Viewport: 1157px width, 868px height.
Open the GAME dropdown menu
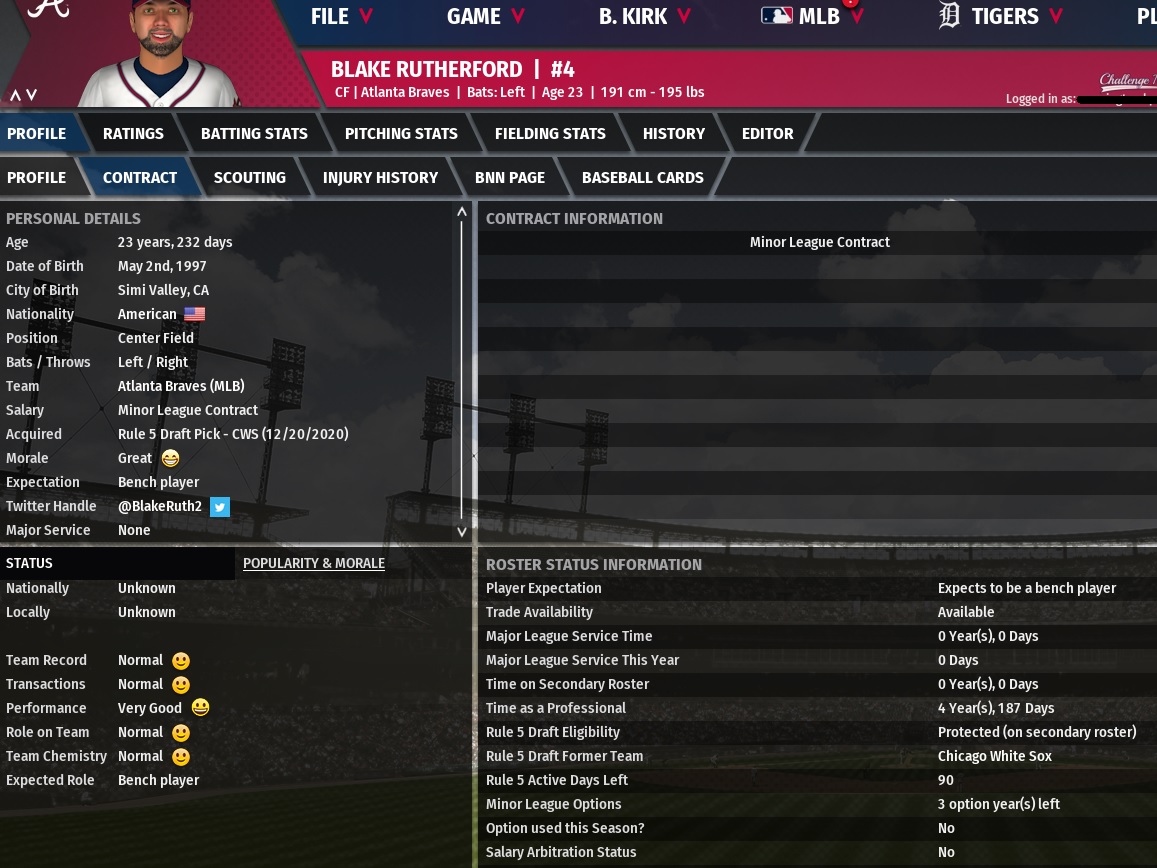[x=485, y=16]
